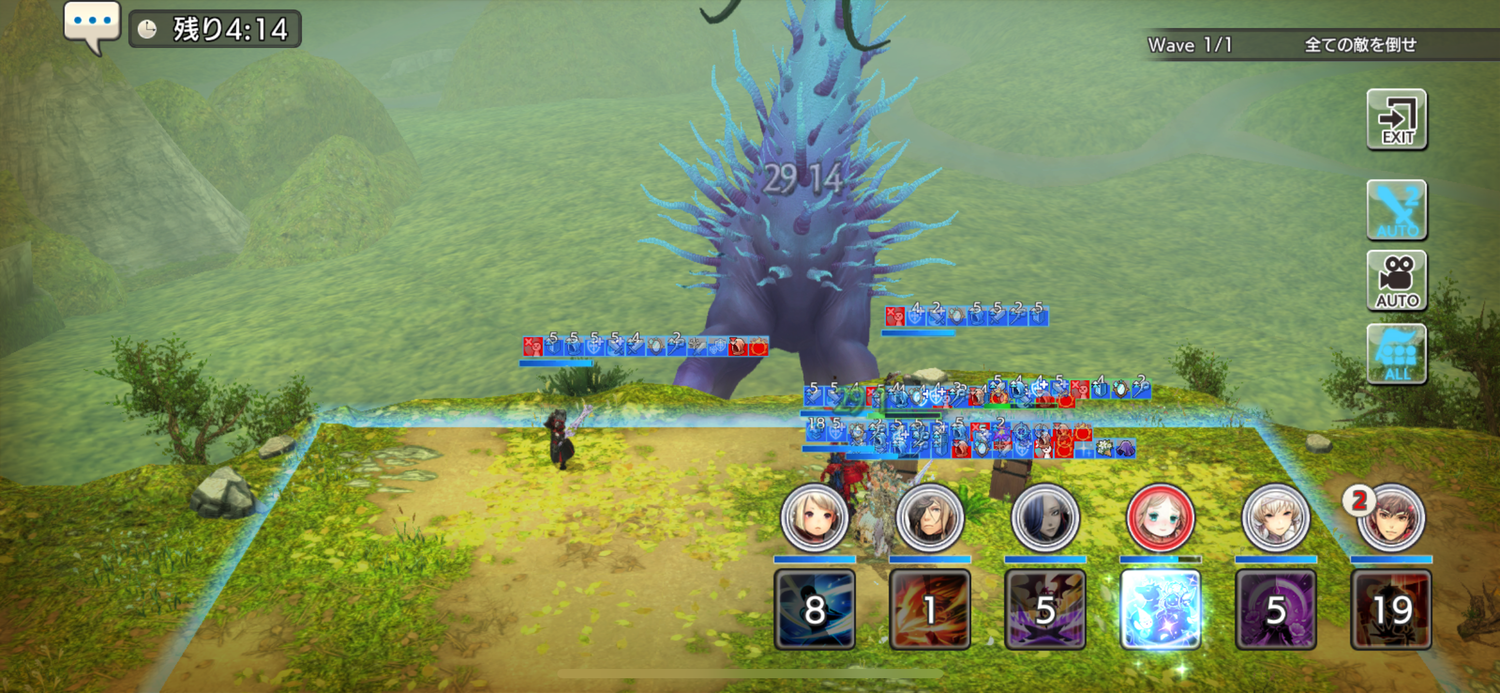
Task: Choose the blue-haired character portrait
Action: click(1045, 518)
